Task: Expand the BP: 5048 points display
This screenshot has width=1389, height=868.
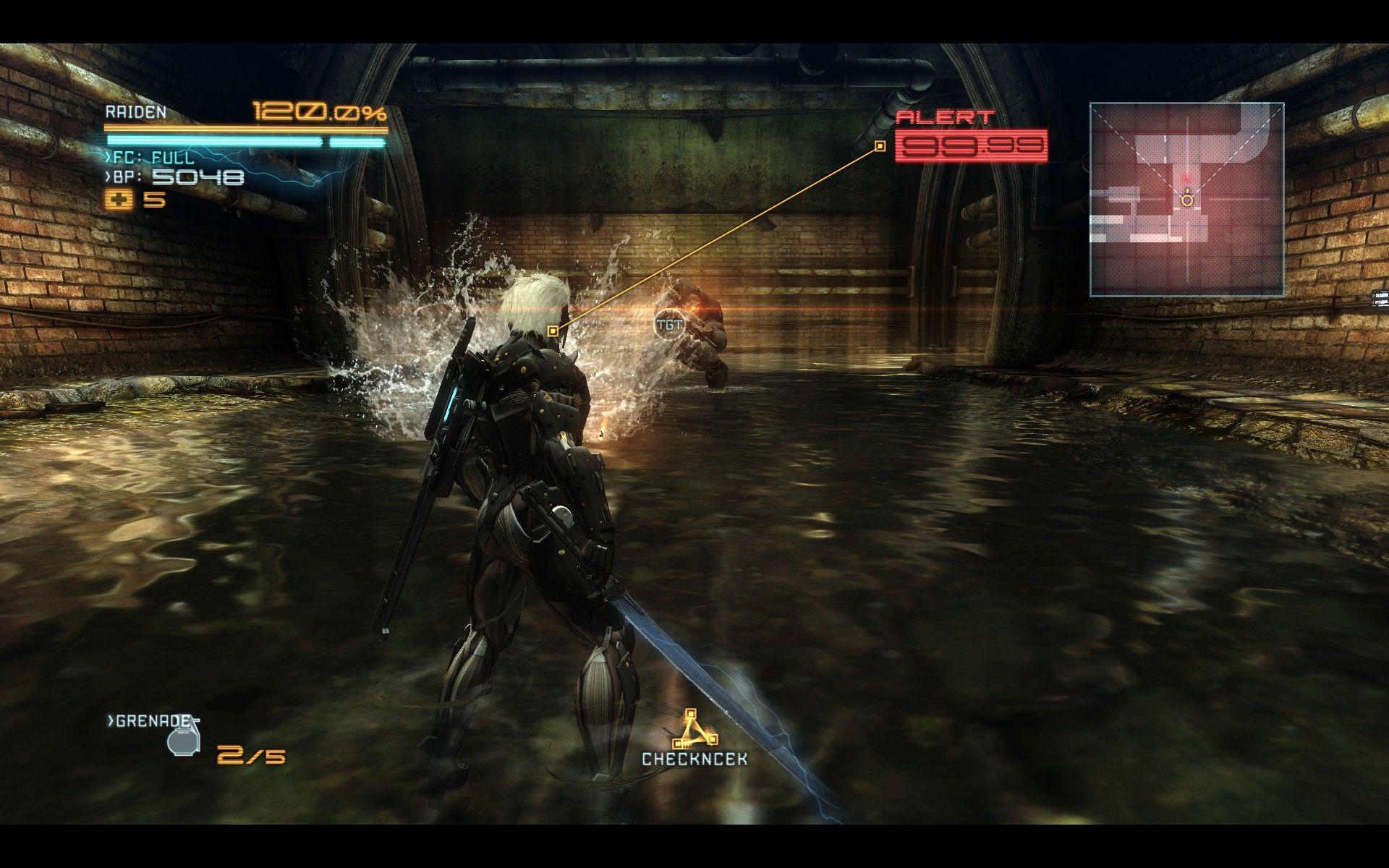Action: coord(181,176)
